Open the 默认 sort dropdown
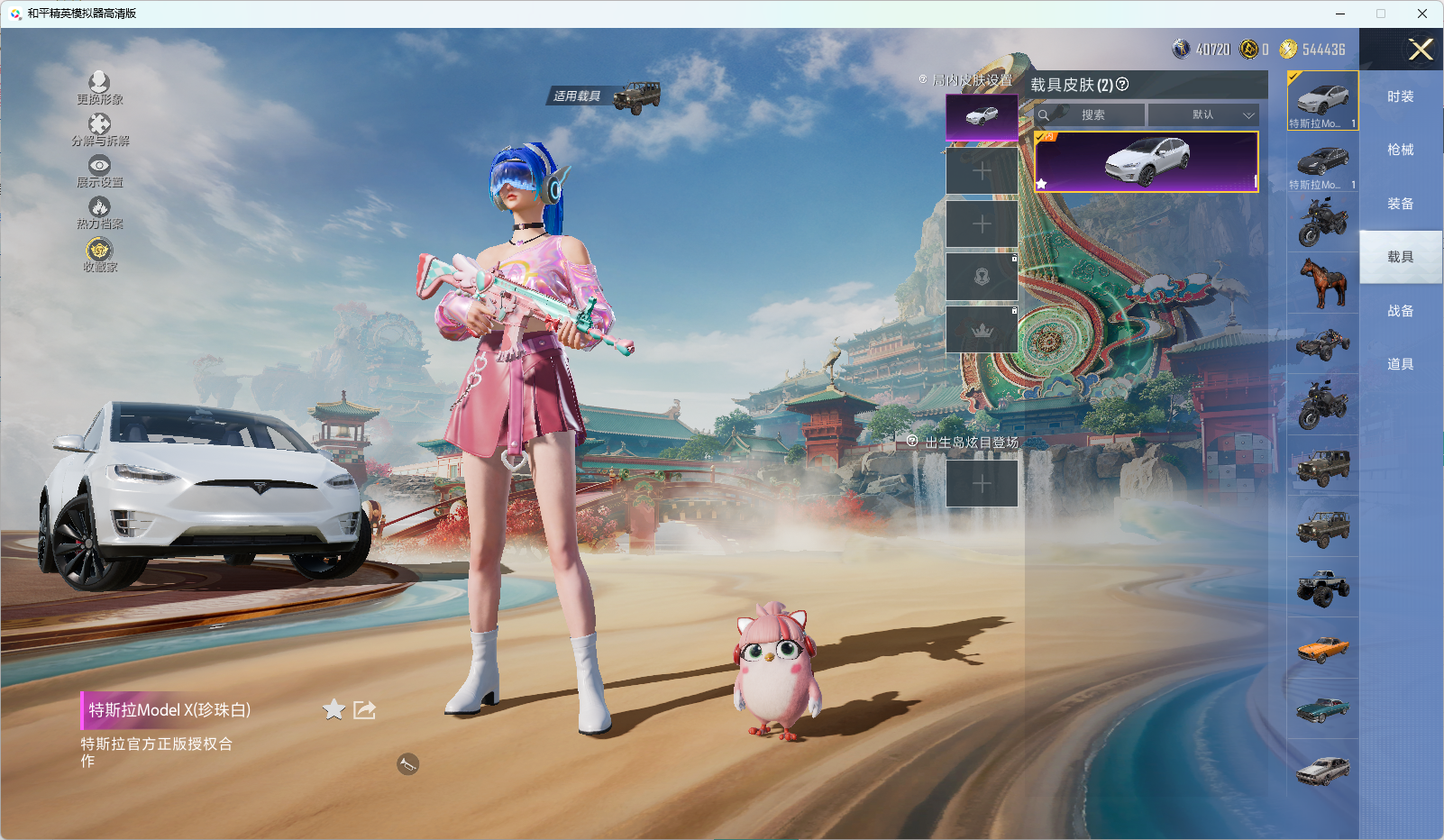The width and height of the screenshot is (1444, 840). point(1204,115)
